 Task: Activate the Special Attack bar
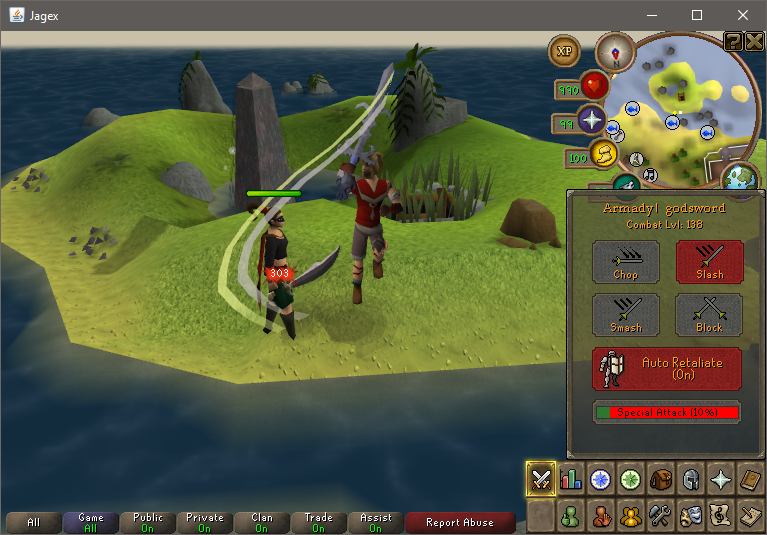667,412
